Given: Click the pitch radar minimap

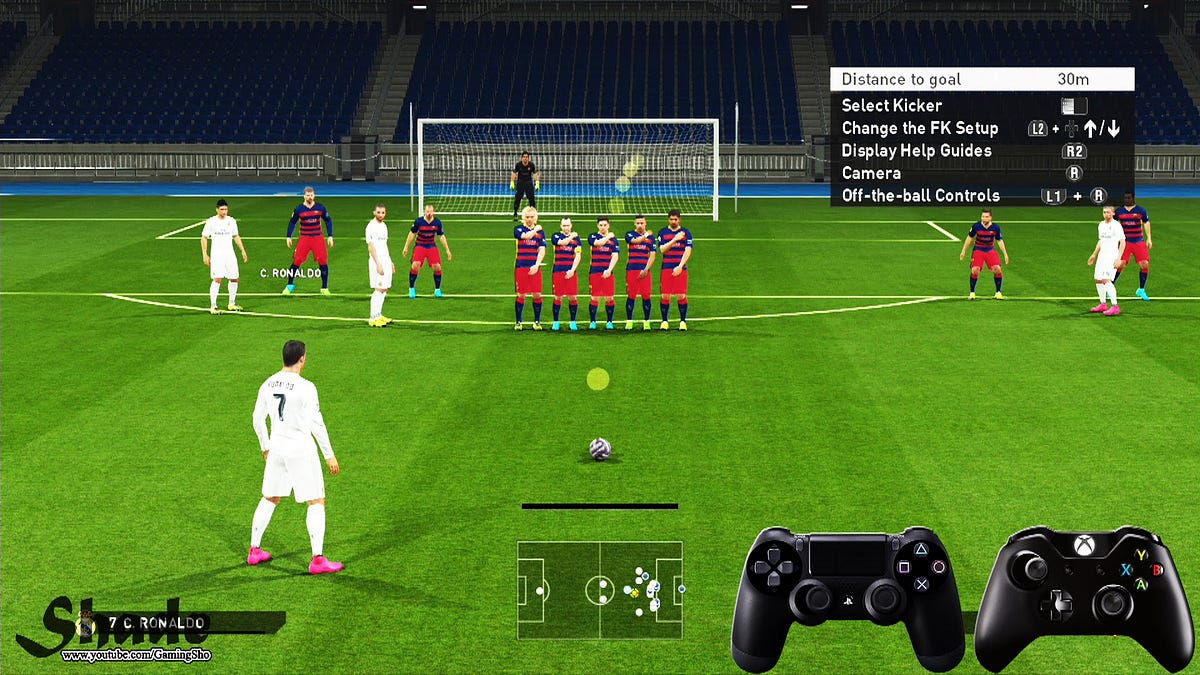Looking at the screenshot, I should [599, 590].
